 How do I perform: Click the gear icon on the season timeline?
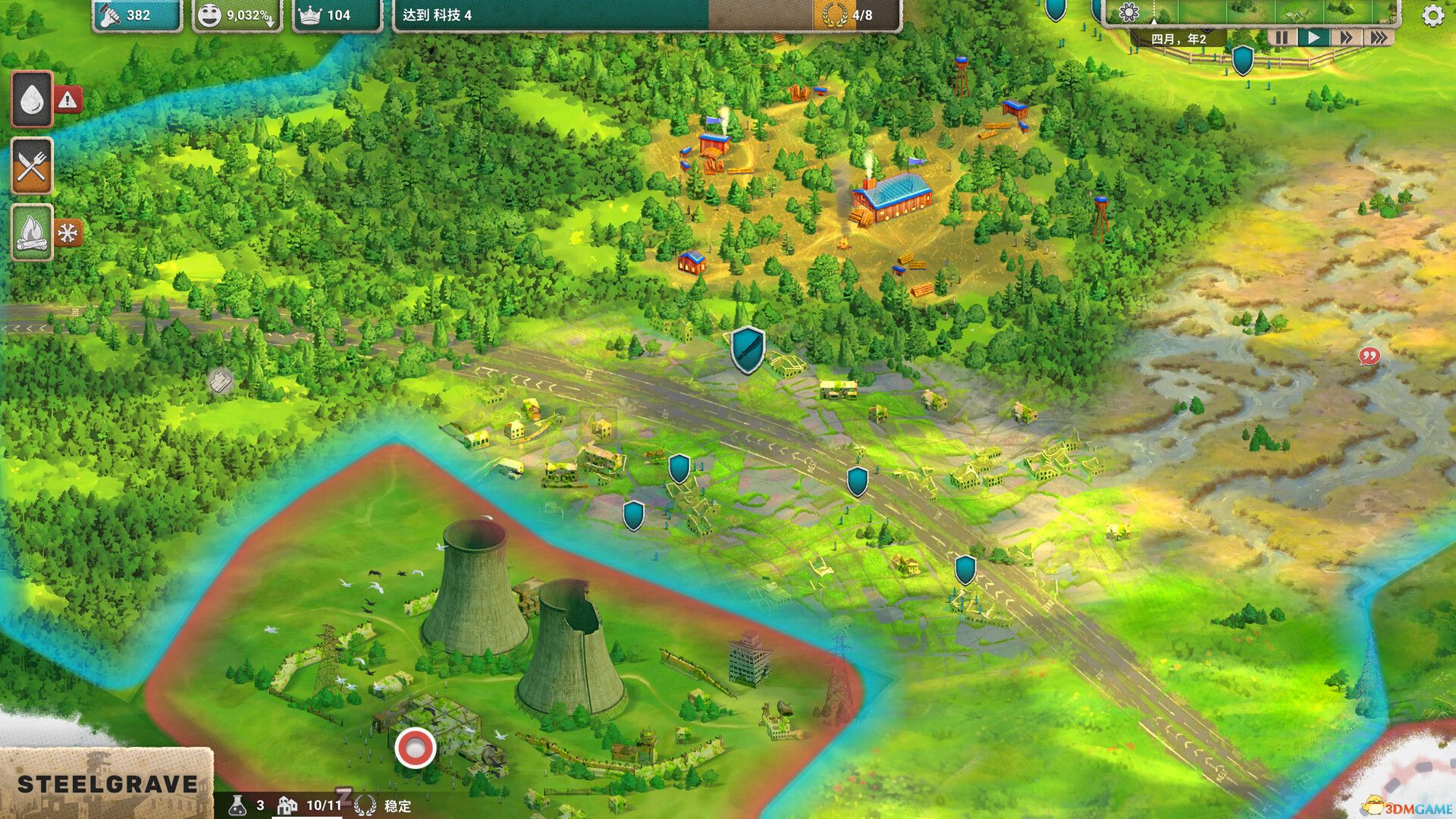[1128, 13]
